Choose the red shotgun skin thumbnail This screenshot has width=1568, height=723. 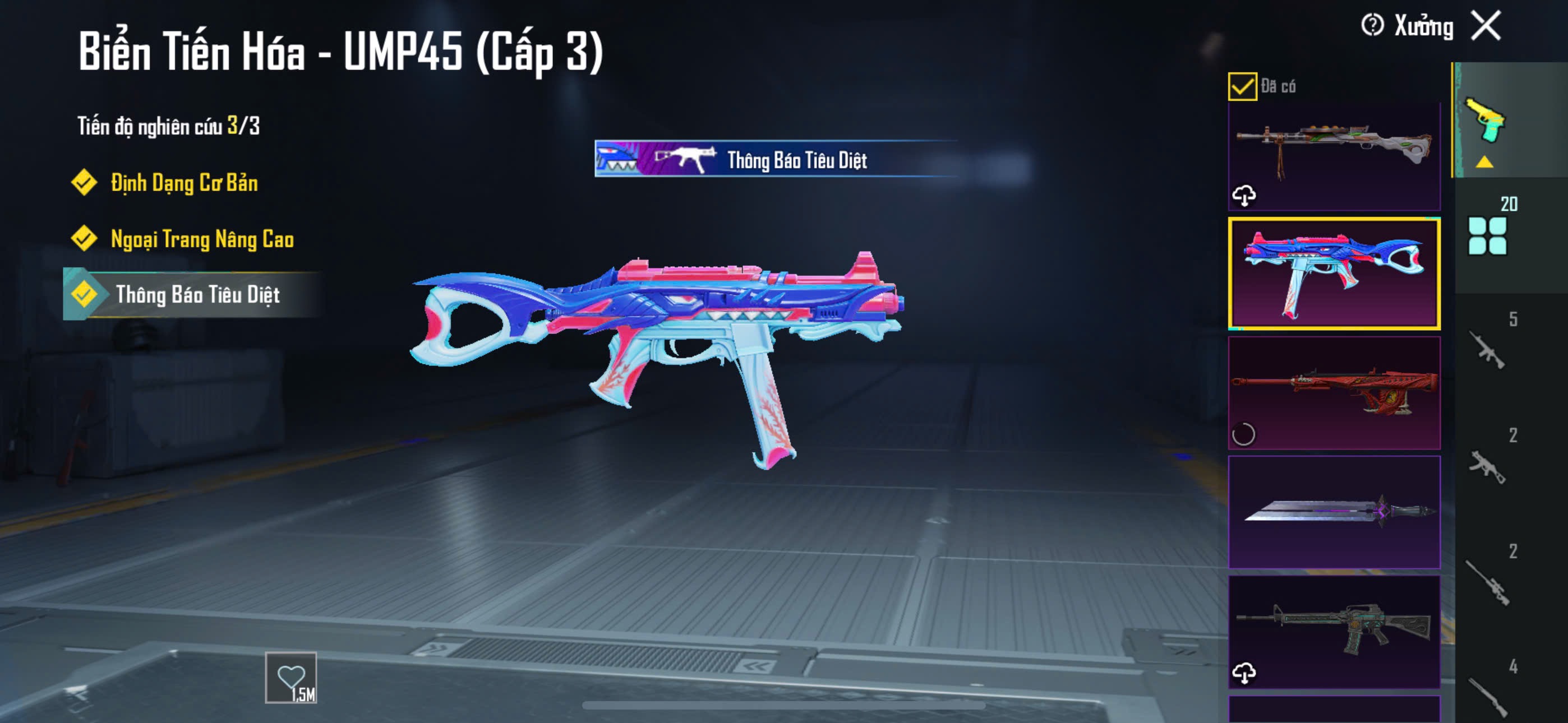click(x=1334, y=392)
